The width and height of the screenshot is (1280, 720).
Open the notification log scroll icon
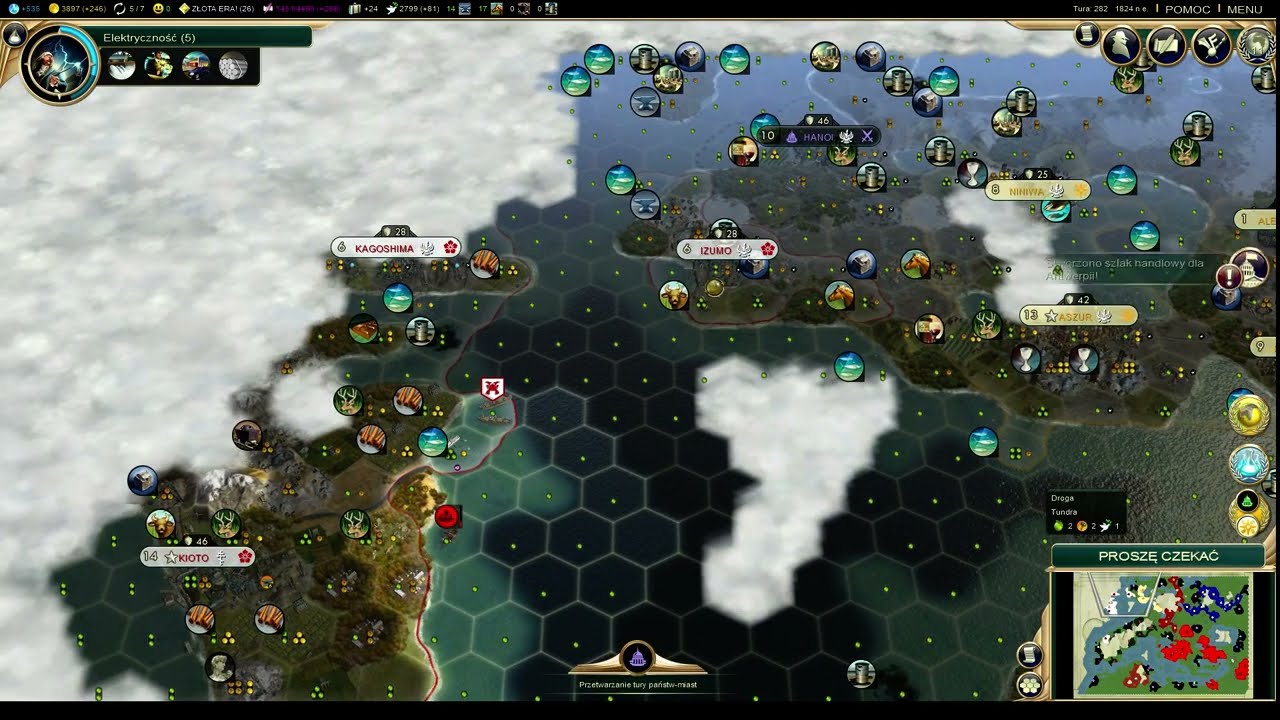[x=1087, y=35]
